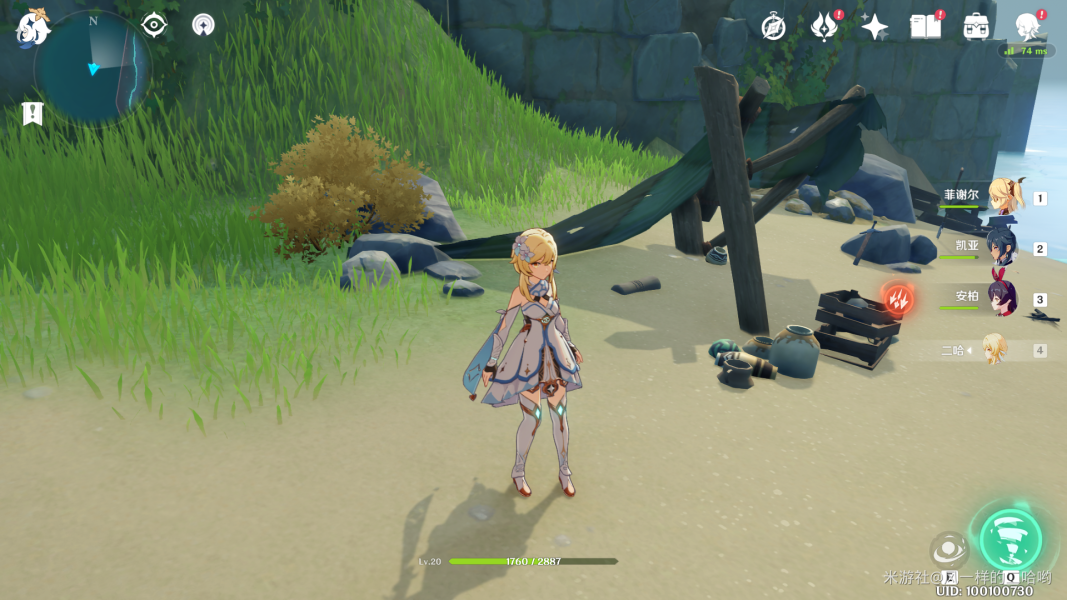The width and height of the screenshot is (1067, 600).
Task: Open the Adventurer Handbook book icon
Action: pyautogui.click(x=925, y=27)
